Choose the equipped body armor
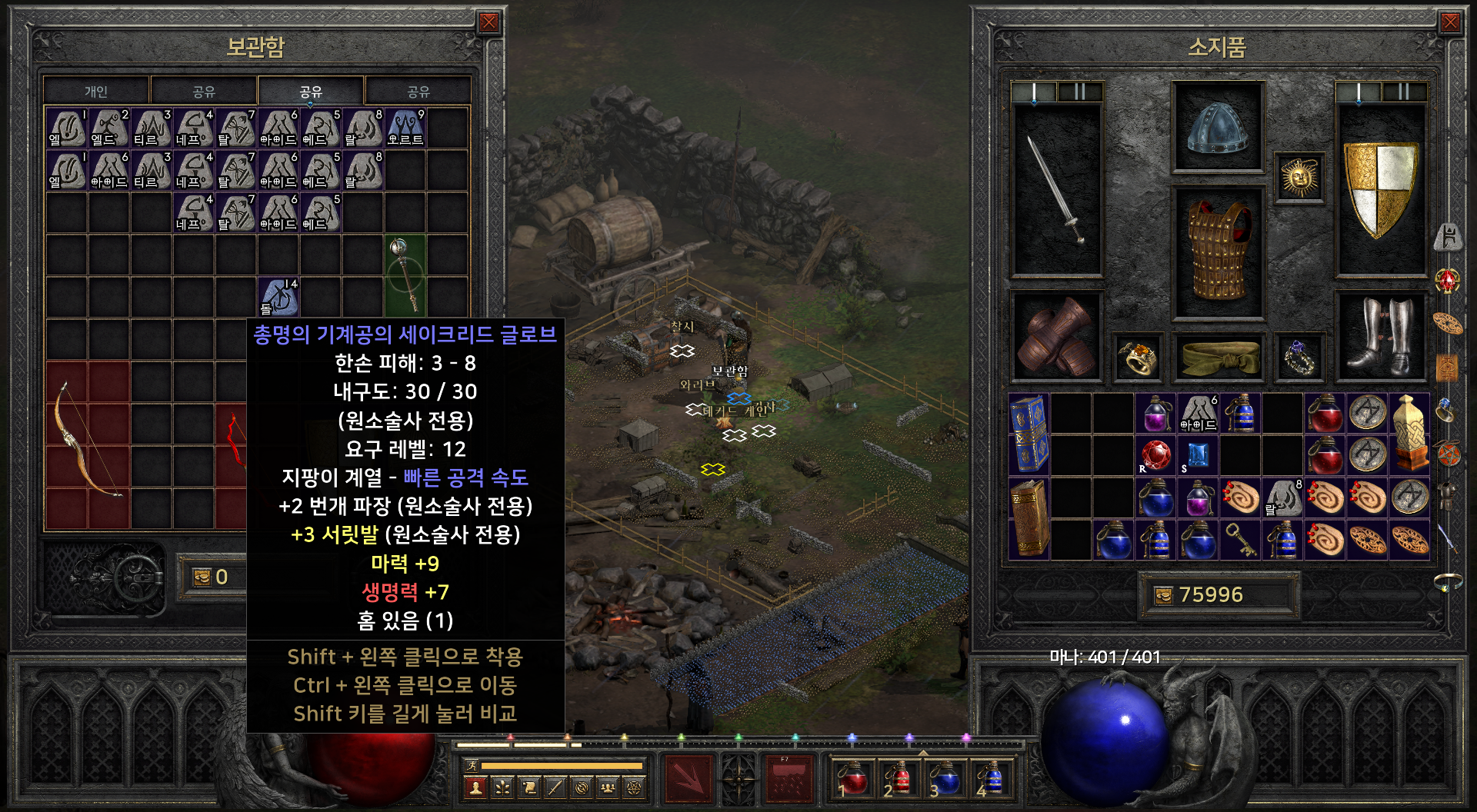 [1217, 251]
